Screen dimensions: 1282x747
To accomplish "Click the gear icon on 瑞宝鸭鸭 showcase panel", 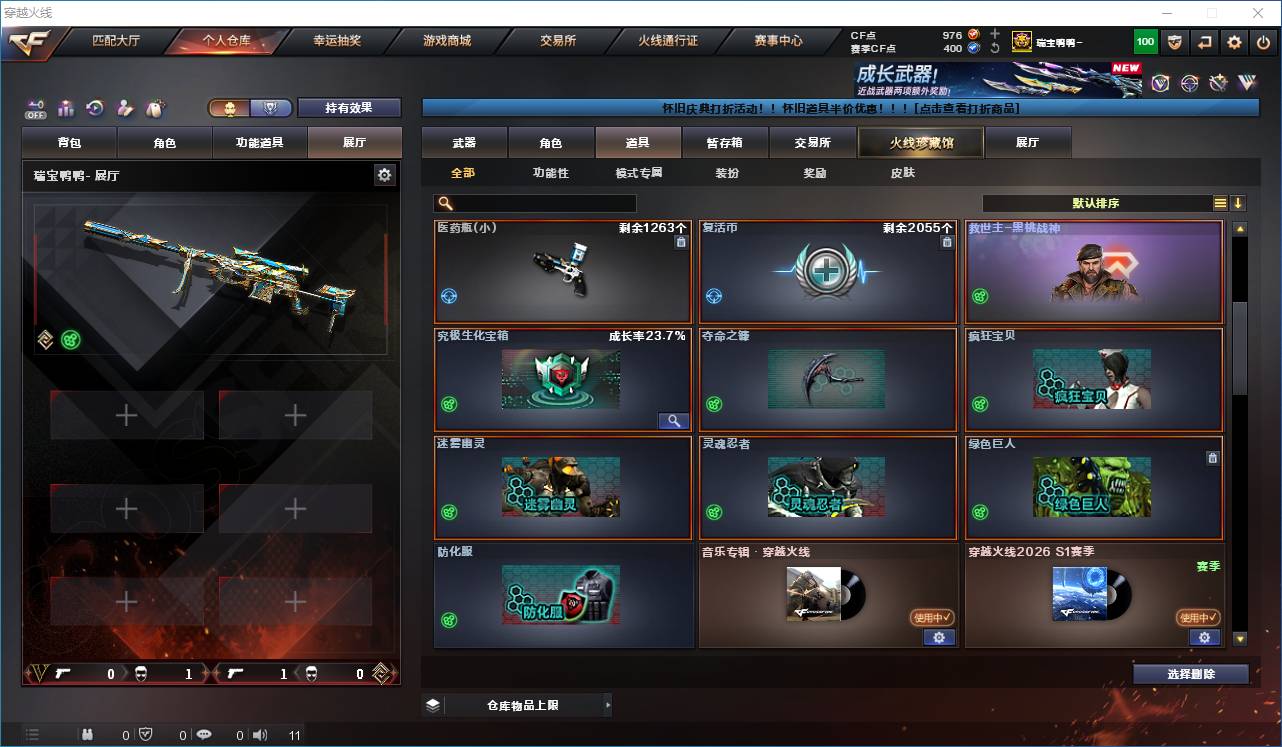I will [x=384, y=173].
